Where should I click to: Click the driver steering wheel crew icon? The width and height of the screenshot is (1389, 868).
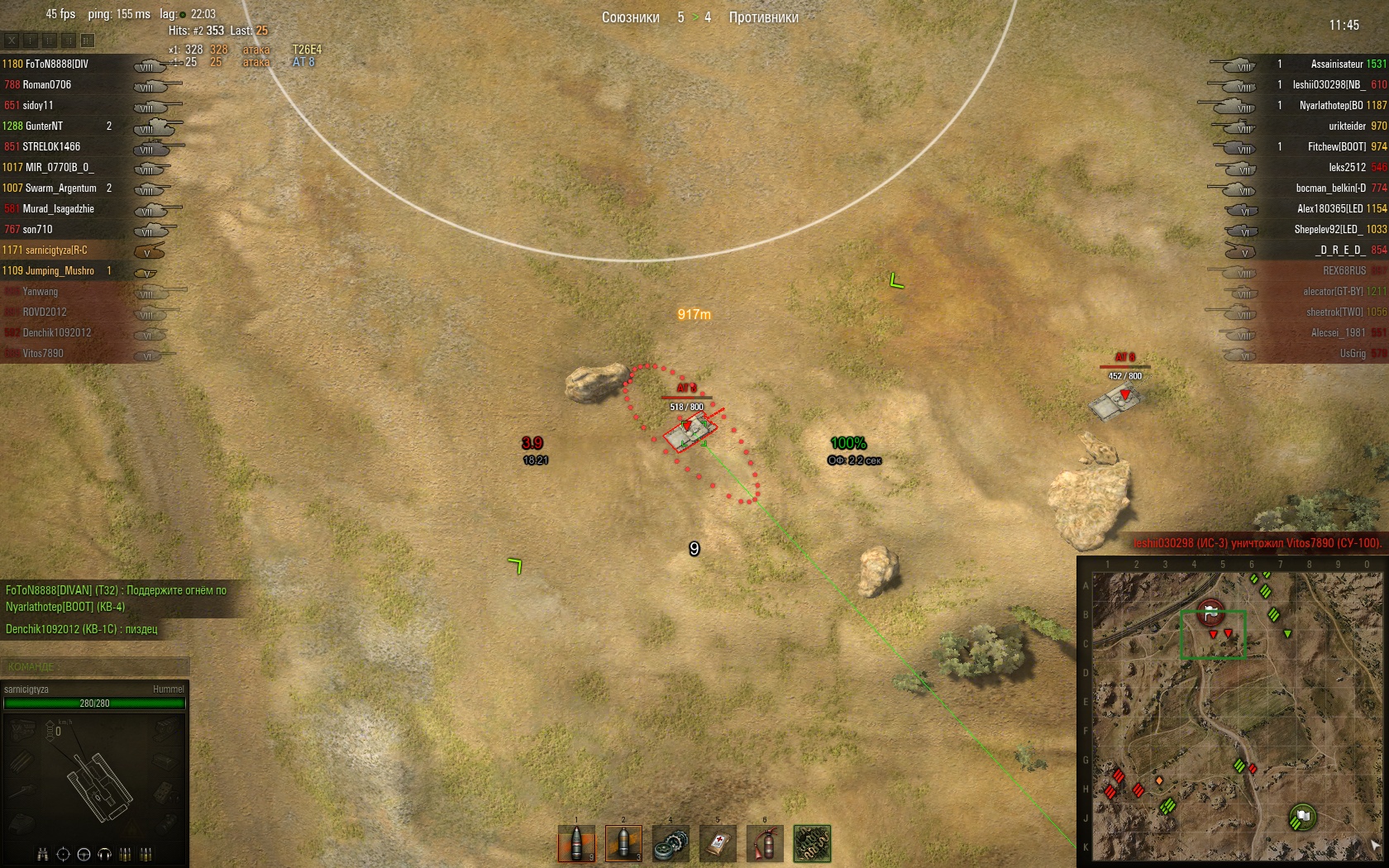pyautogui.click(x=84, y=854)
